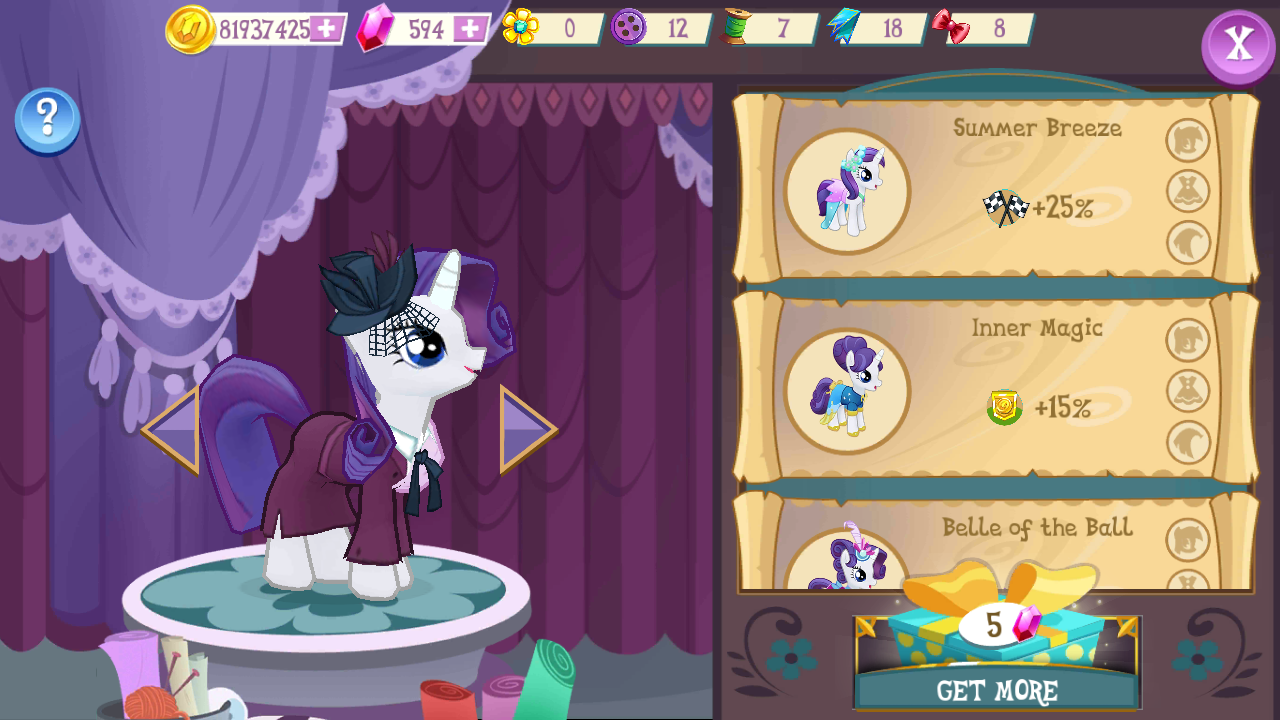Click the purple button material icon
Image resolution: width=1280 pixels, height=720 pixels.
coord(627,26)
